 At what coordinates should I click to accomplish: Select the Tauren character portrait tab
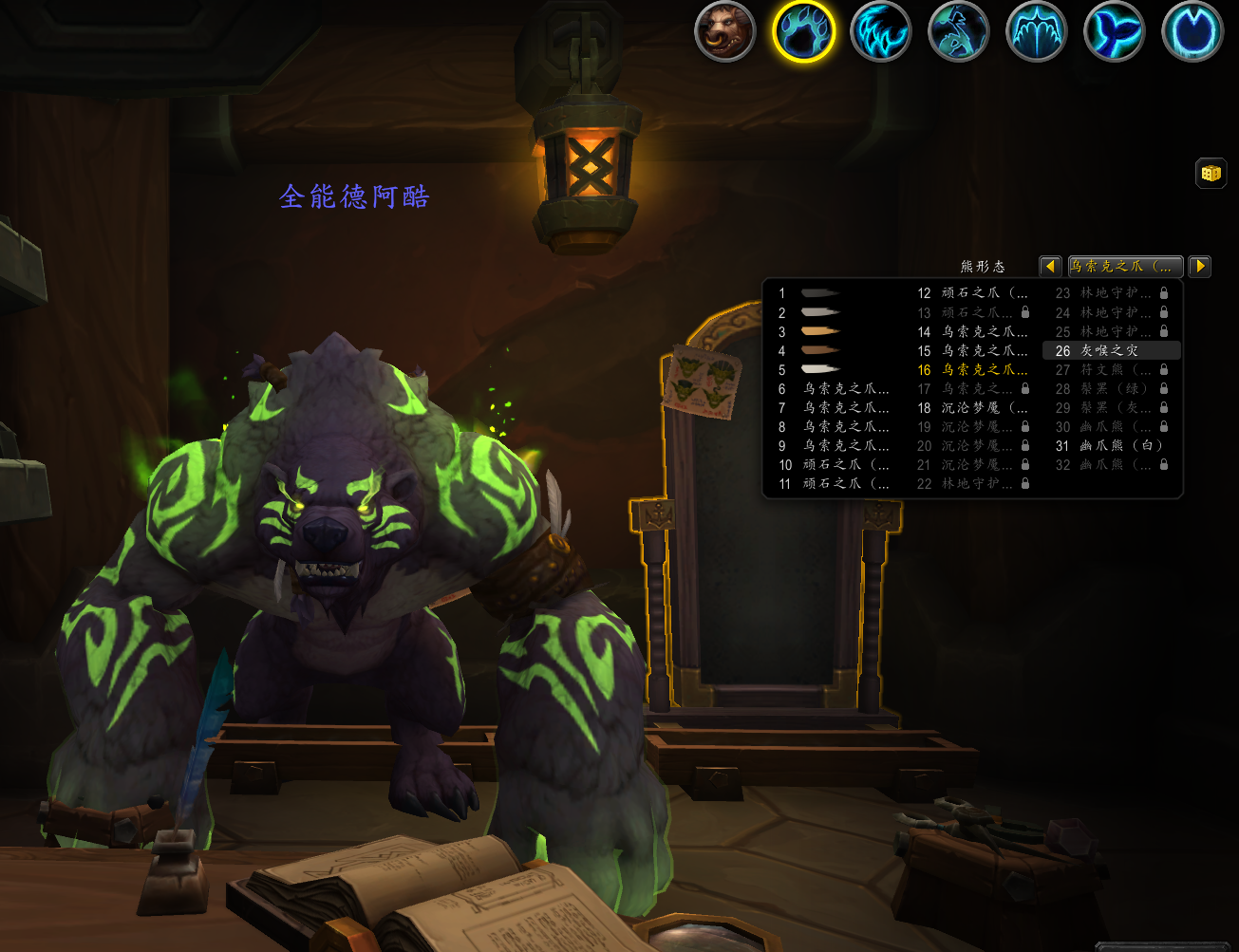point(725,31)
